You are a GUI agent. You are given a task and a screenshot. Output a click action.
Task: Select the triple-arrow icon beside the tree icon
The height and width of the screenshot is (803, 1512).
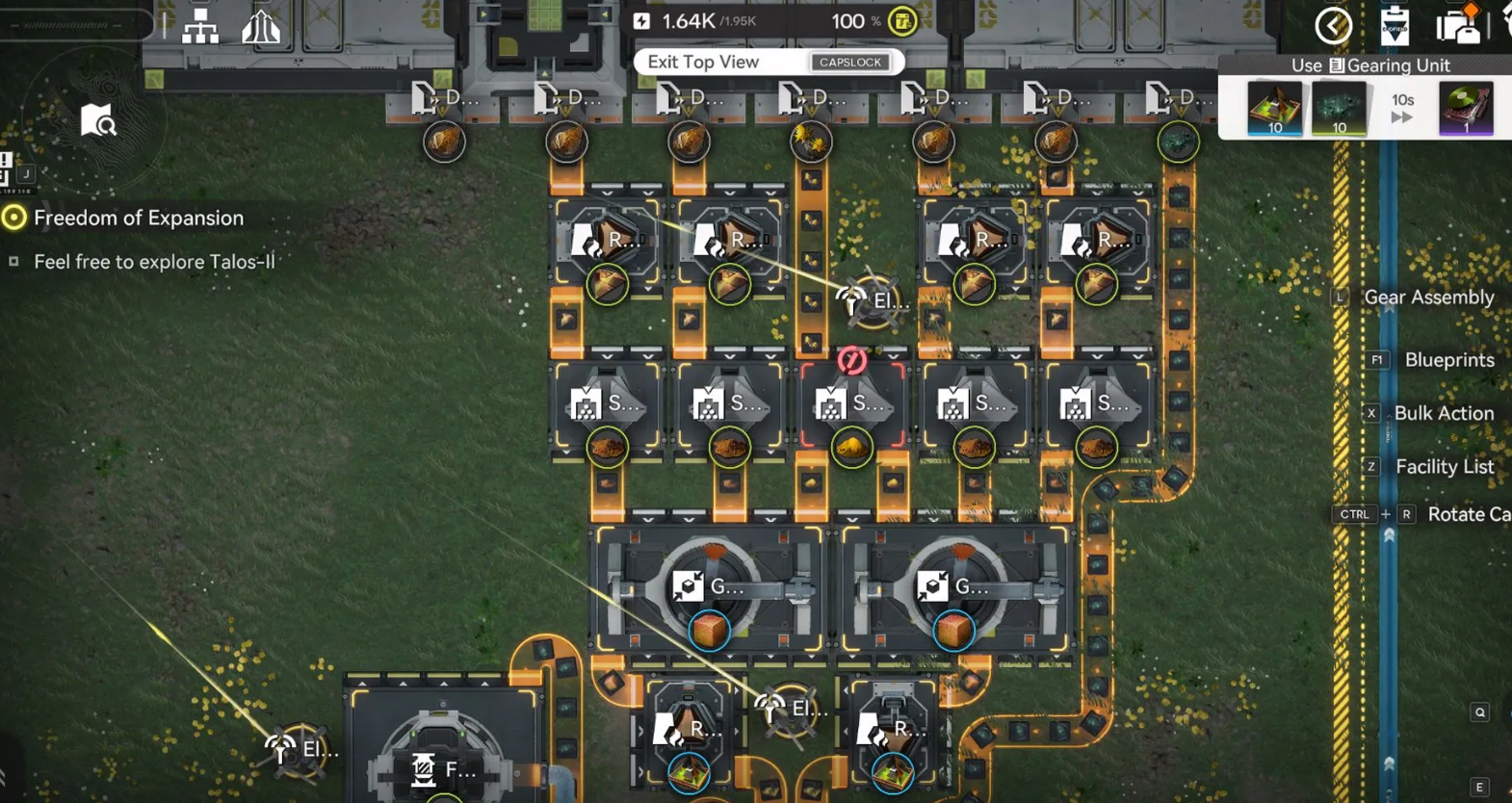click(260, 28)
